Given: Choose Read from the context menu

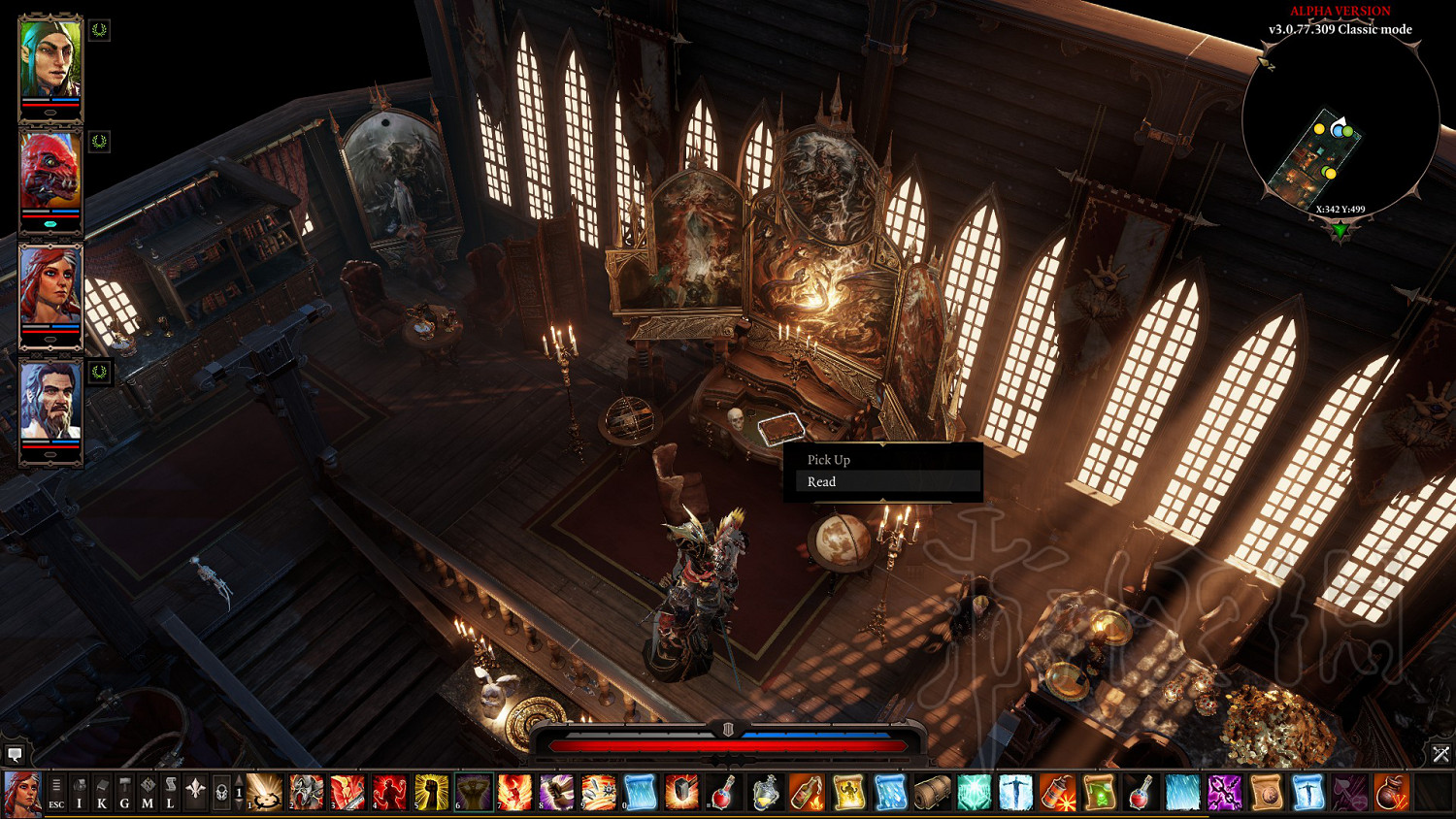Looking at the screenshot, I should coord(821,482).
